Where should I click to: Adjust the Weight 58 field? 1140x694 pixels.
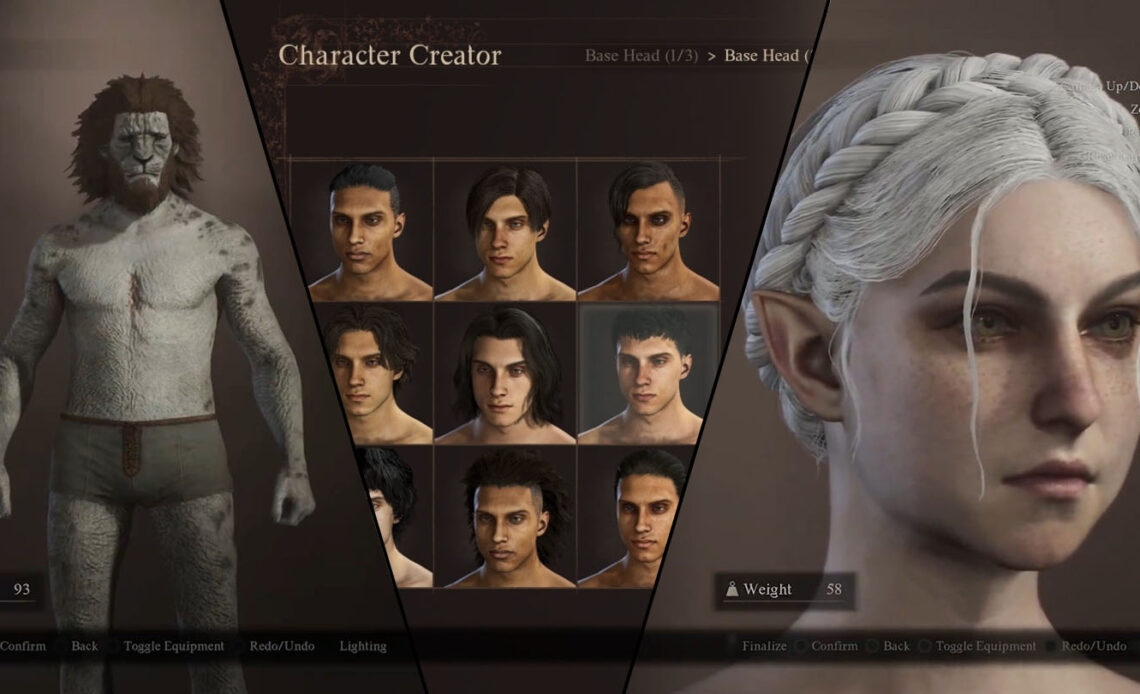click(x=787, y=590)
